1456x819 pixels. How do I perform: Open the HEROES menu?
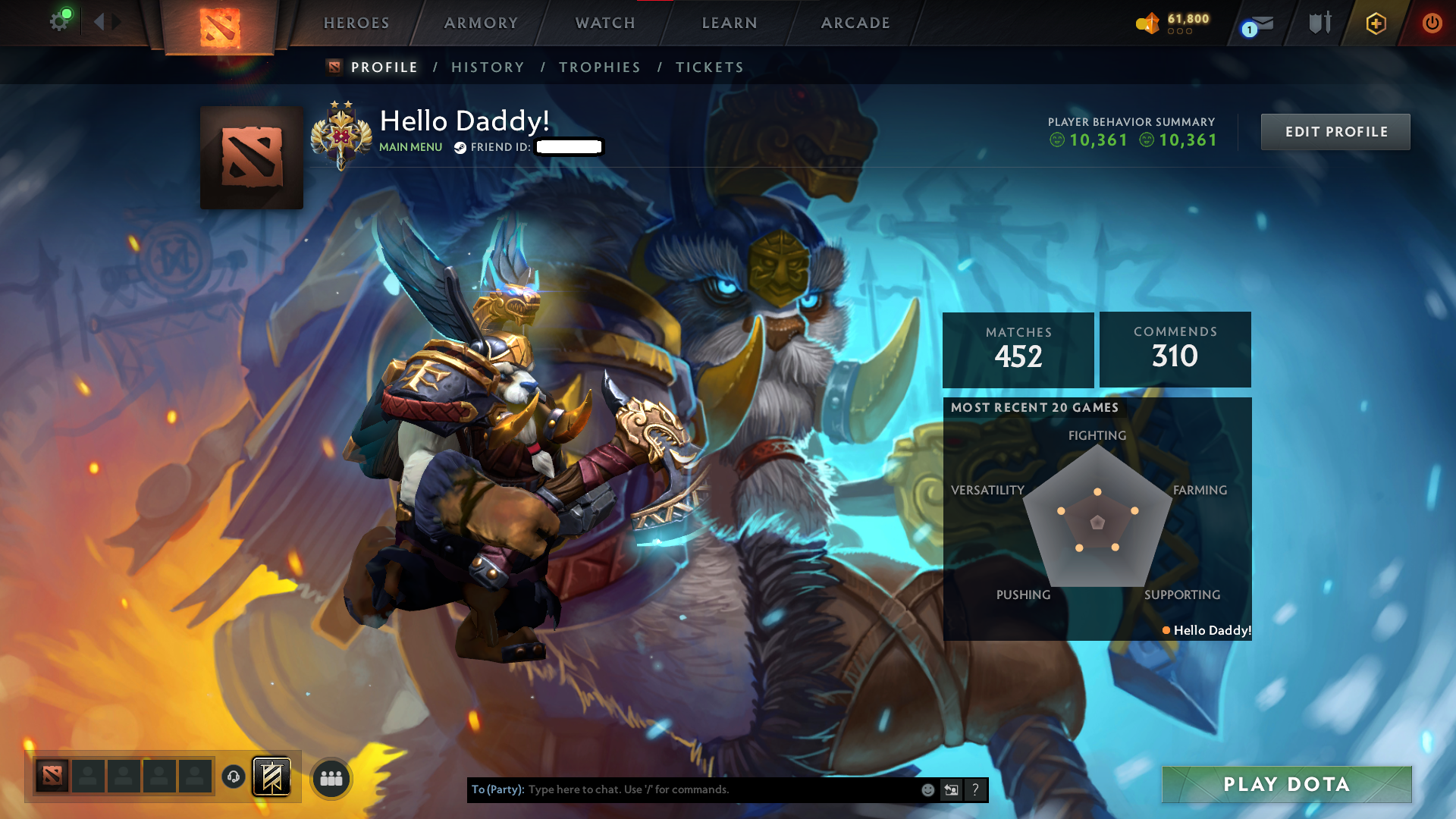point(356,23)
